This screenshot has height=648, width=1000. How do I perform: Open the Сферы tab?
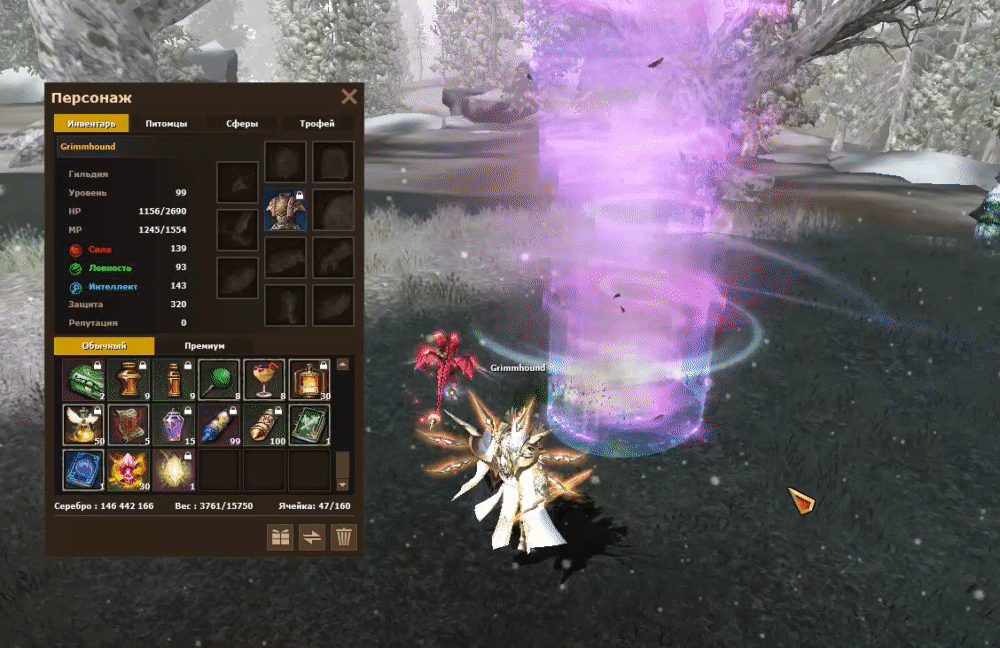point(241,124)
